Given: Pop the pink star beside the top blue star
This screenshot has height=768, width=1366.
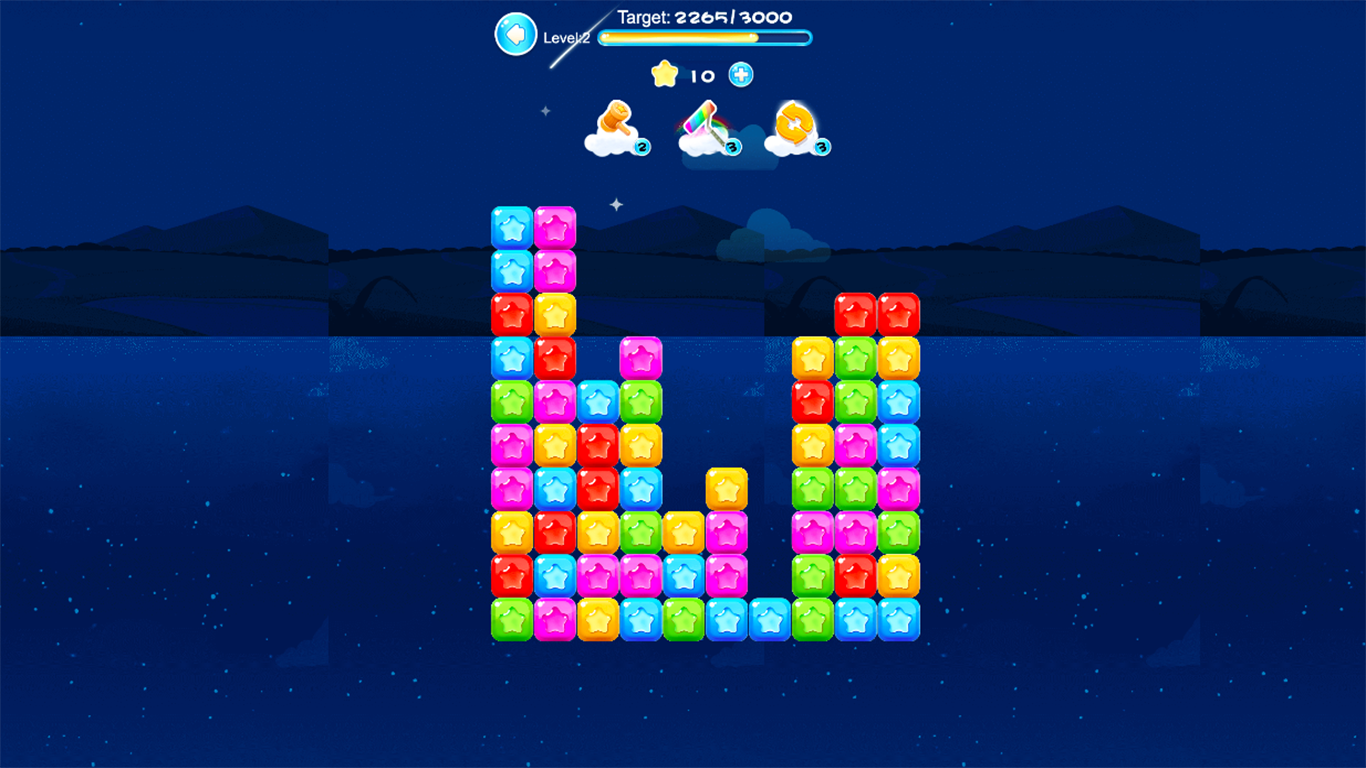Looking at the screenshot, I should 555,228.
